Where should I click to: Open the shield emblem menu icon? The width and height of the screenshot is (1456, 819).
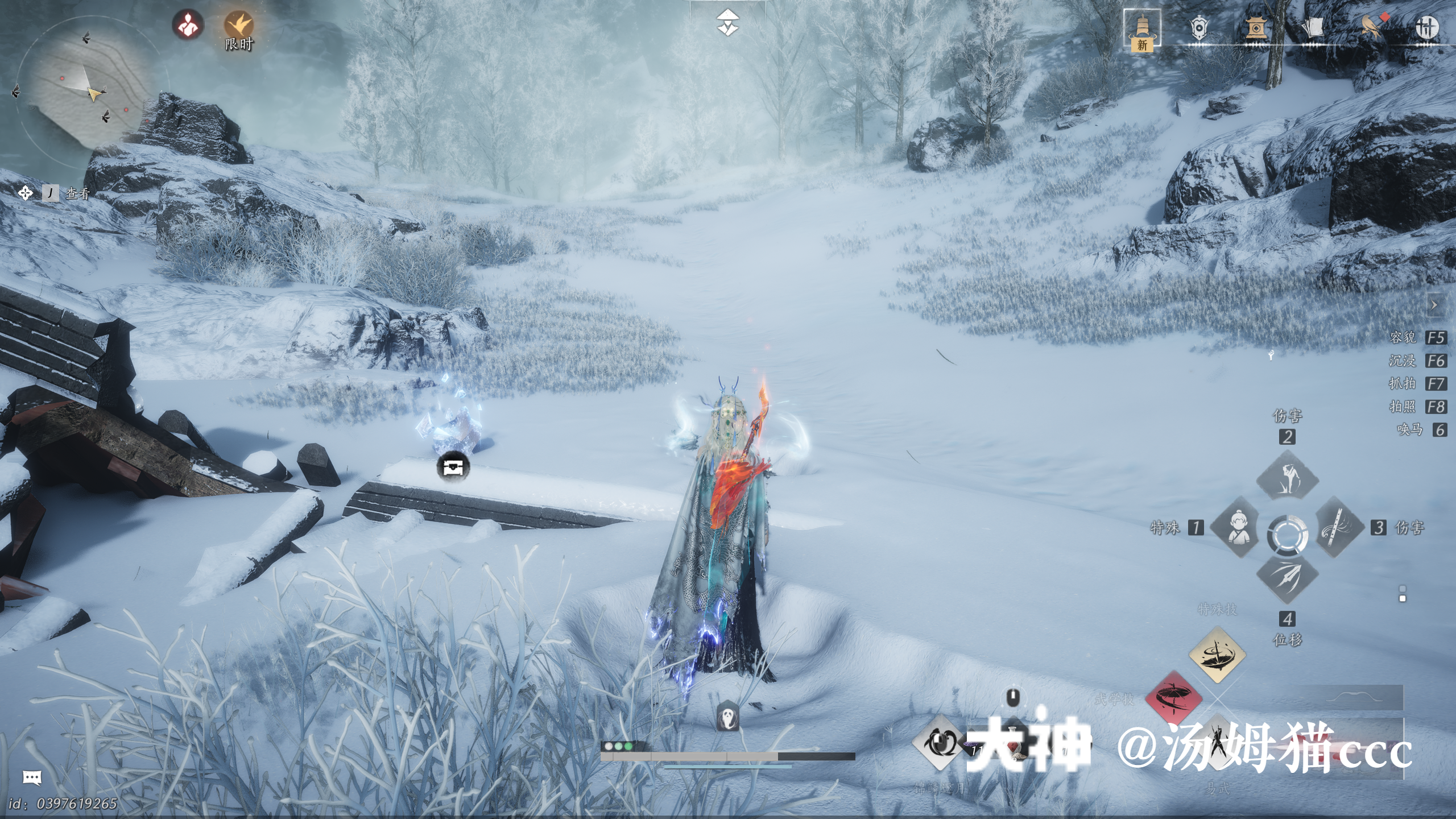click(1198, 27)
